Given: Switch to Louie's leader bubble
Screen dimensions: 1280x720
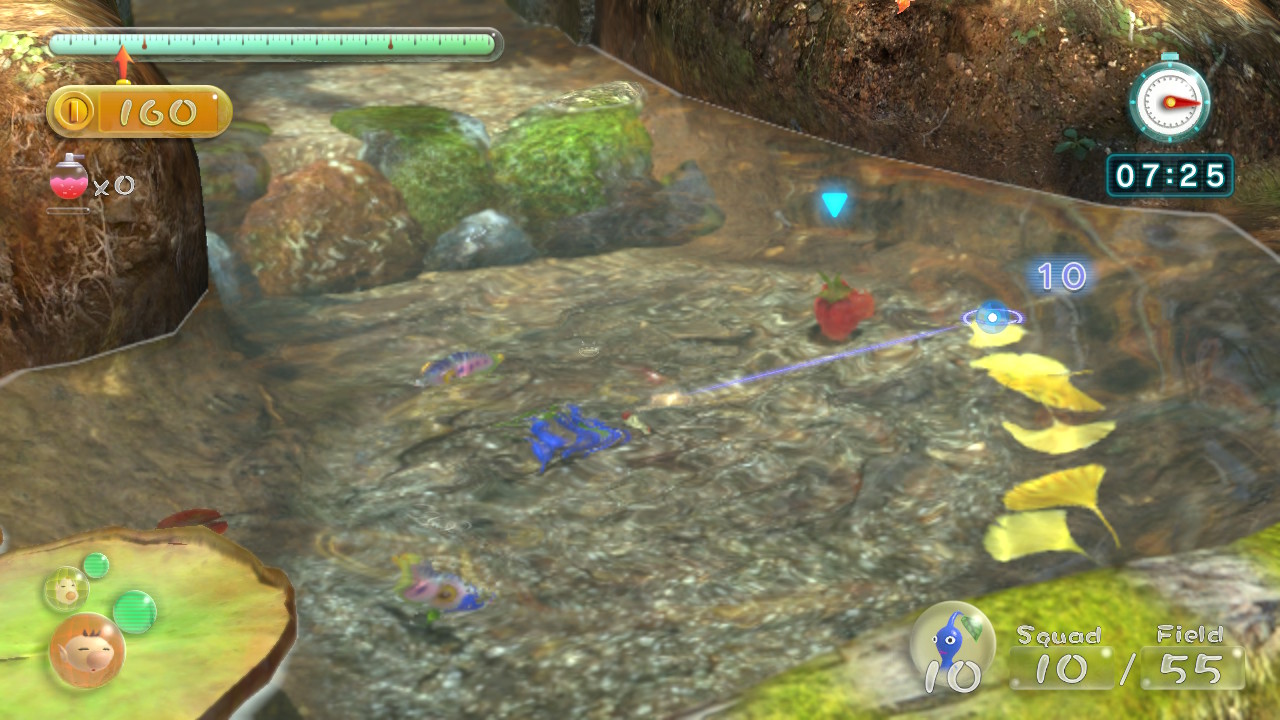Looking at the screenshot, I should [66, 589].
